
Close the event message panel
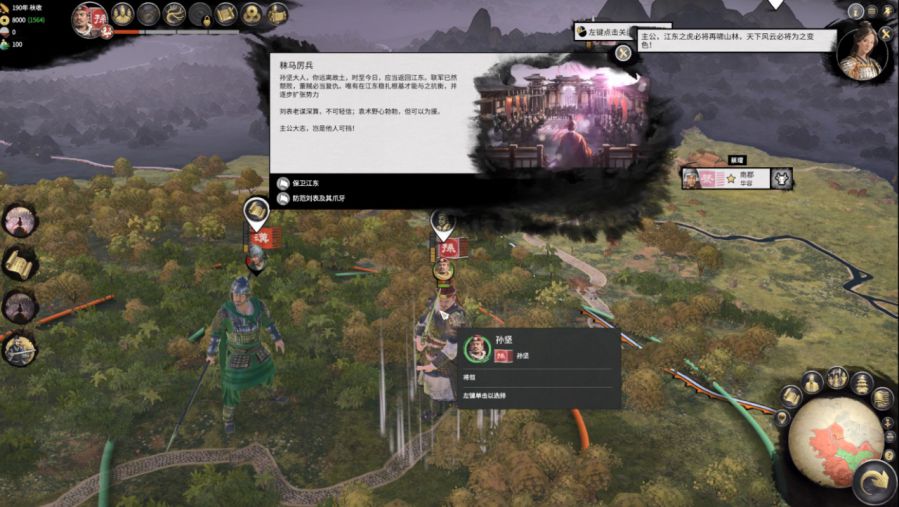(x=623, y=53)
